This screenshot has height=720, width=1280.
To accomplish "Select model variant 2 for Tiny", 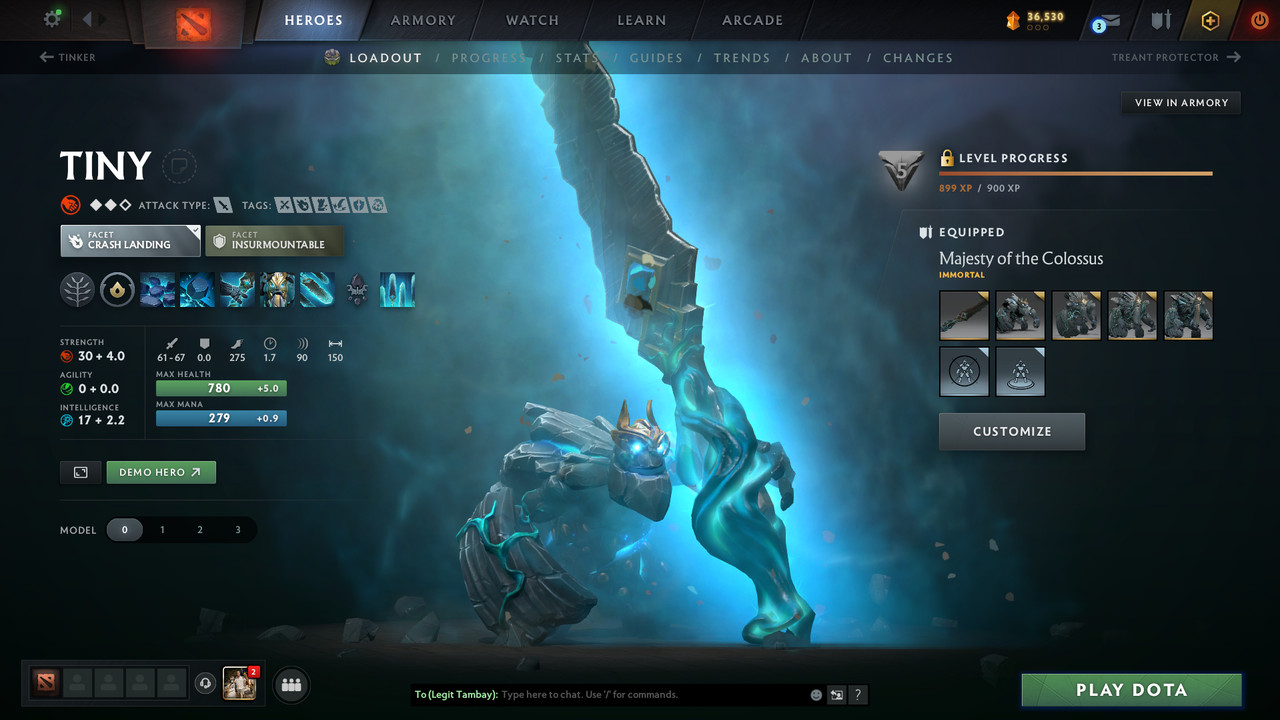I will pyautogui.click(x=200, y=529).
